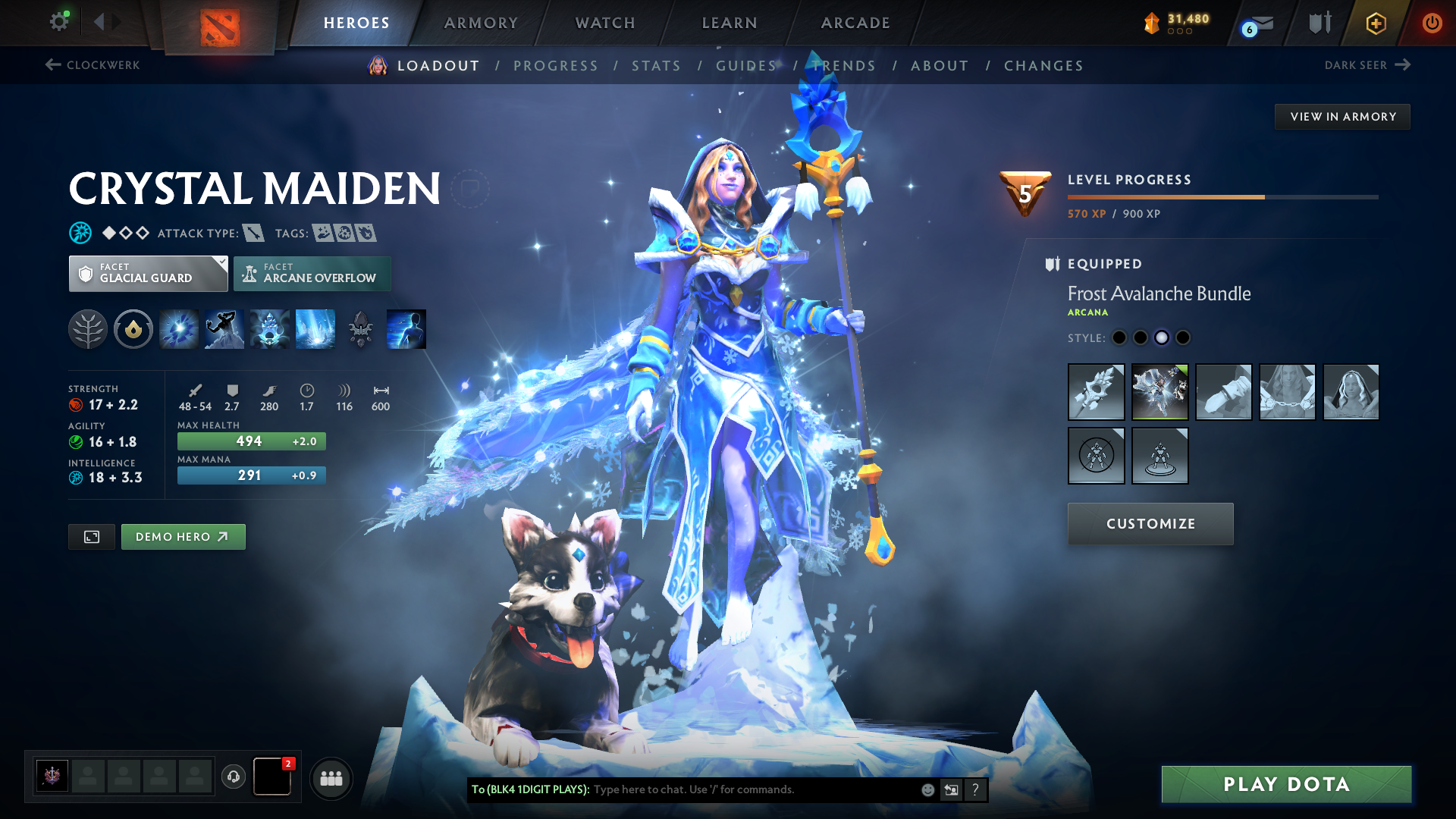Go to previous hero Clockwerk
1456x819 pixels.
coord(93,65)
